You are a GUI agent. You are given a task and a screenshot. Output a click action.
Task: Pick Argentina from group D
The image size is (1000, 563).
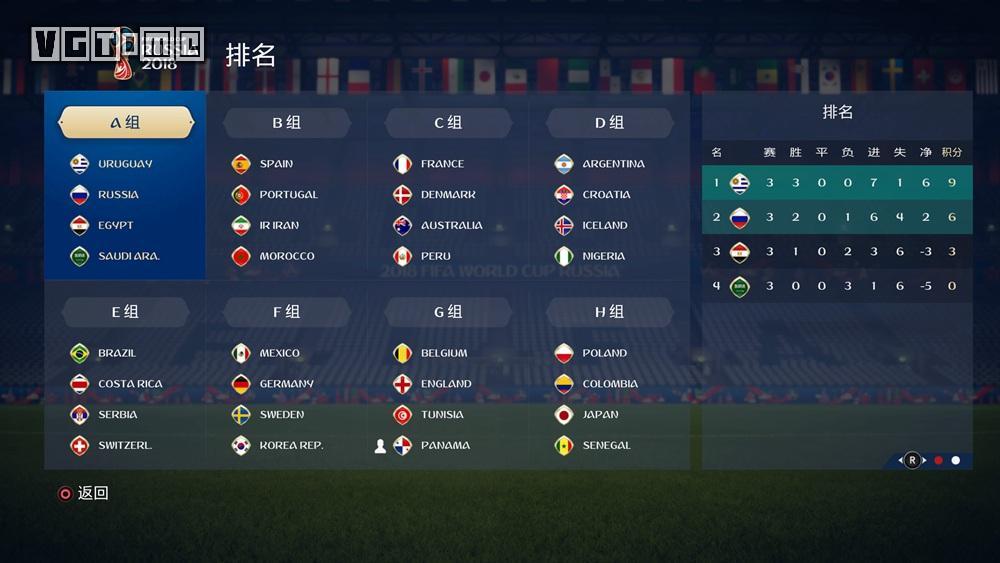pos(612,164)
